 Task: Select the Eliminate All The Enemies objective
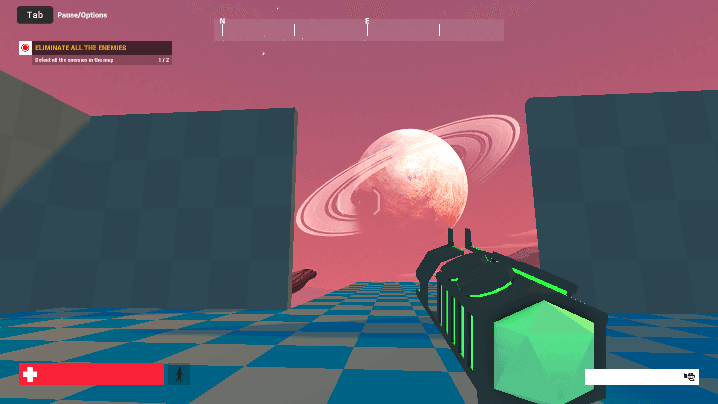(80, 47)
